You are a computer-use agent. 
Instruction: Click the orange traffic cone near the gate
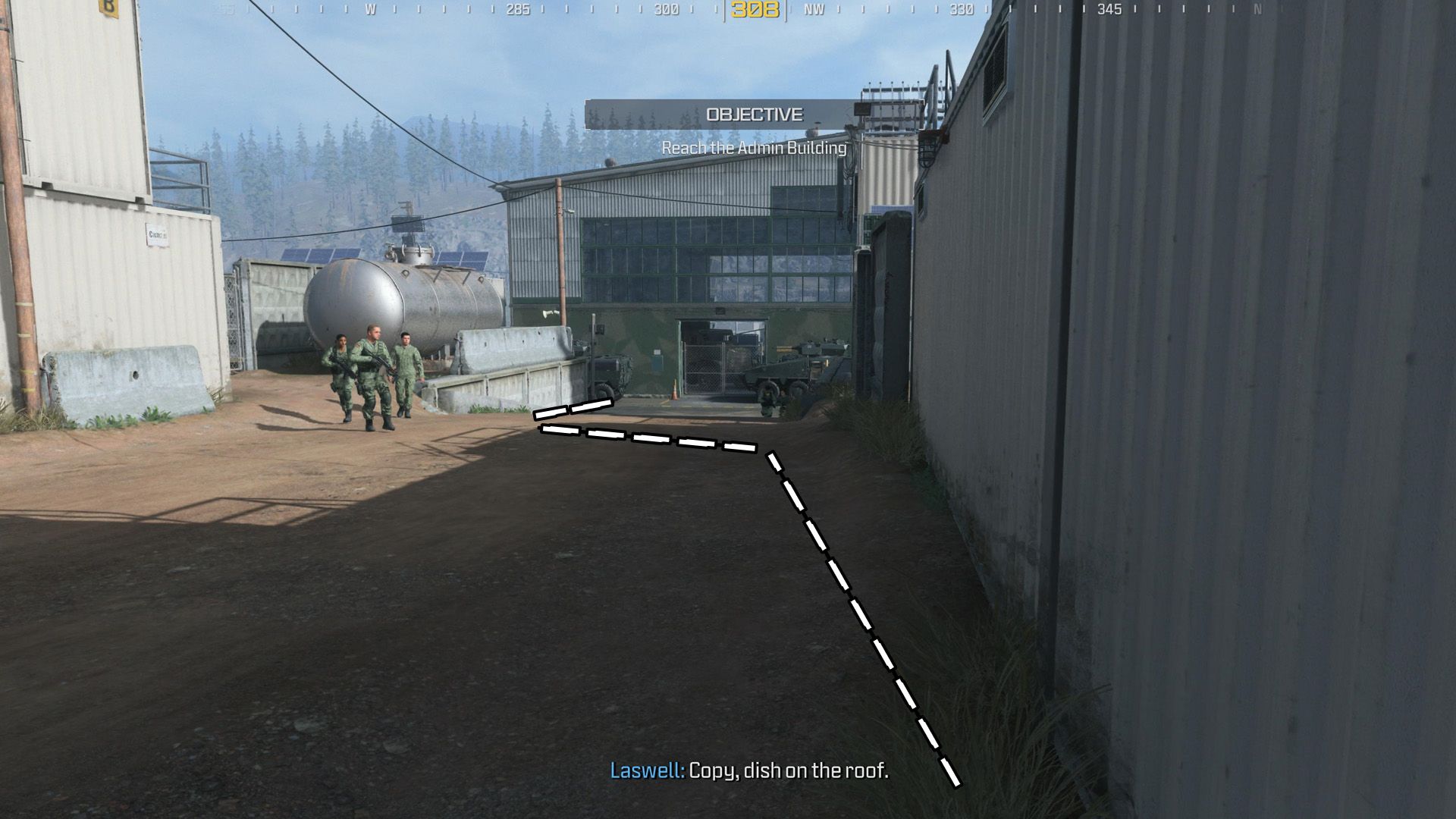click(674, 388)
